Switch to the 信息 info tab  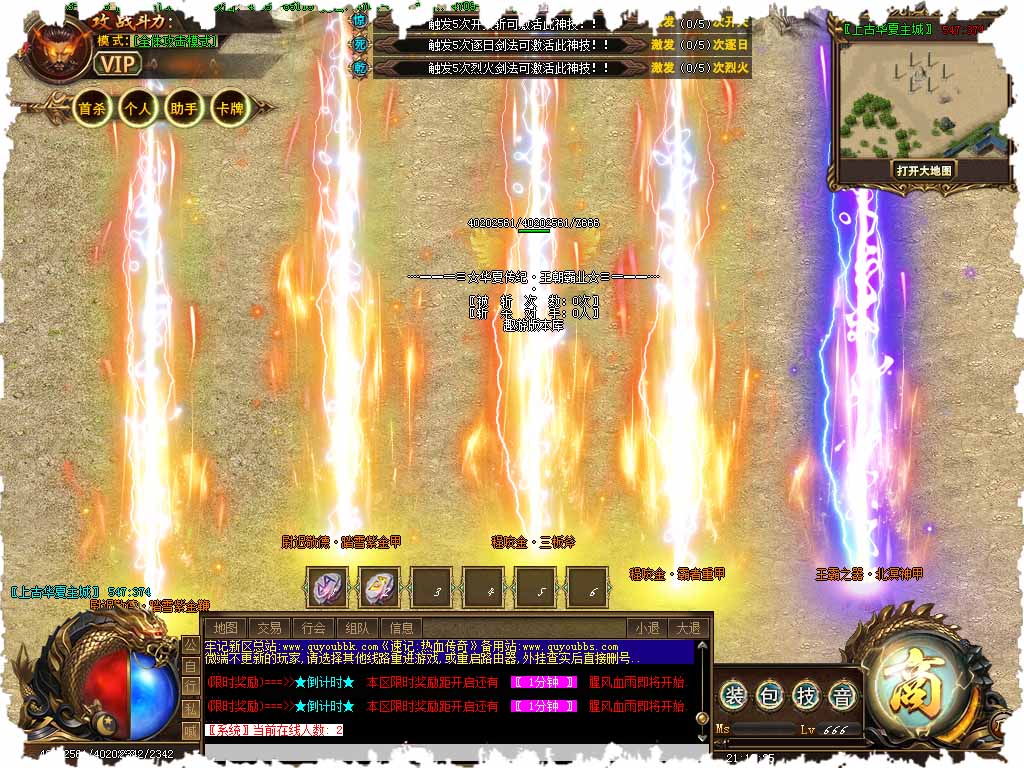tap(401, 628)
